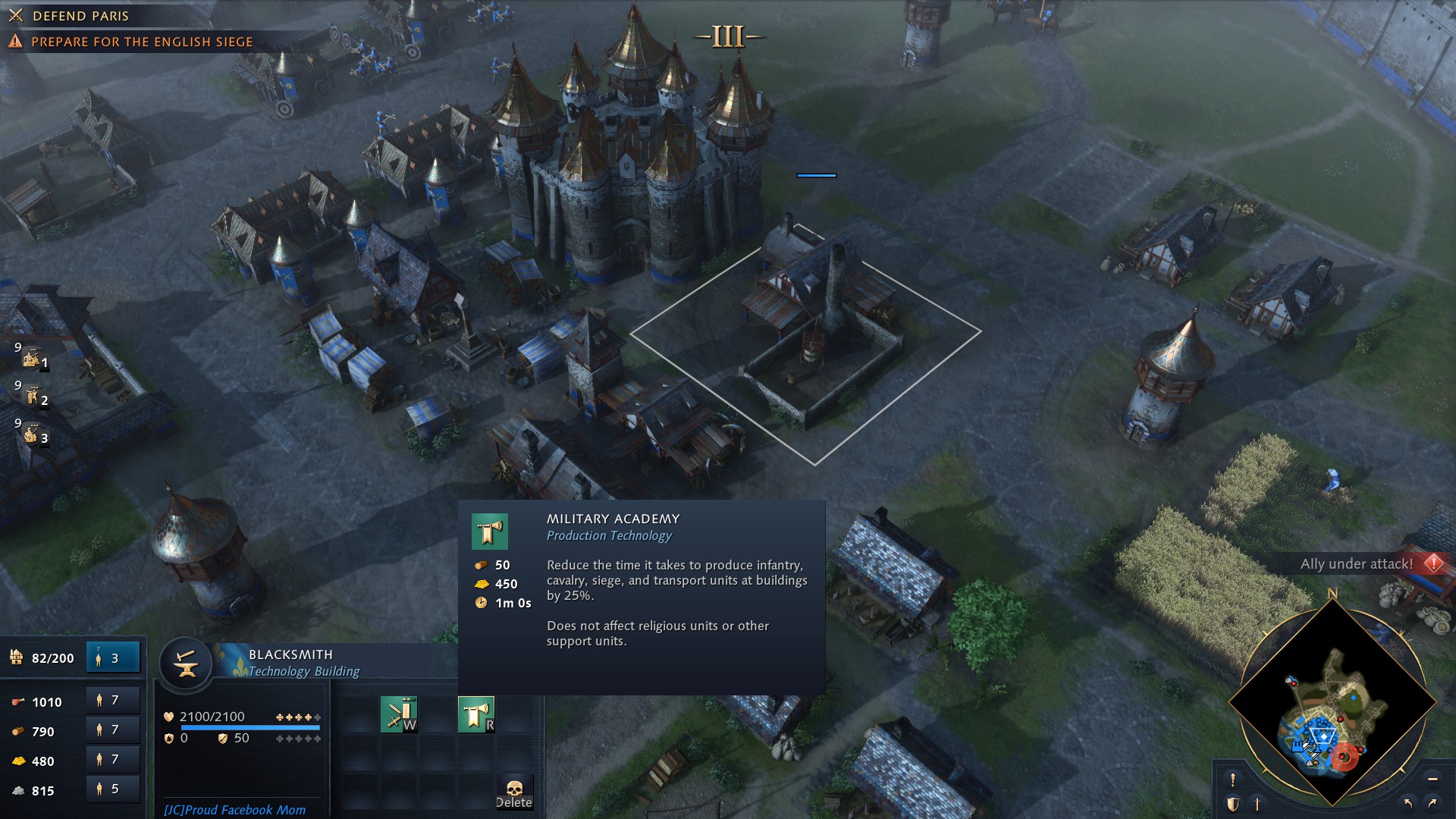The height and width of the screenshot is (819, 1456).
Task: Select control group 1
Action: tap(32, 358)
